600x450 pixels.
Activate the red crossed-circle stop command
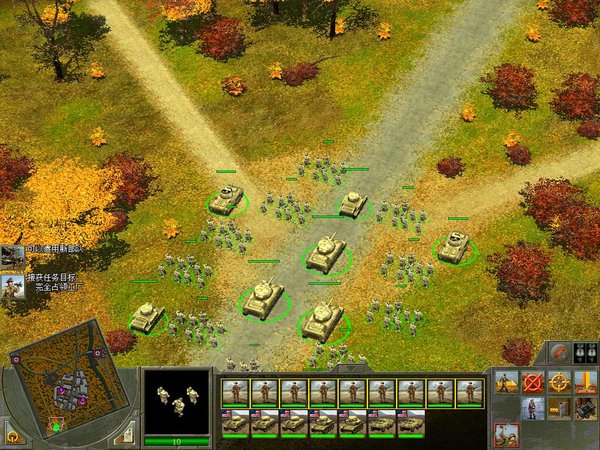click(x=534, y=381)
